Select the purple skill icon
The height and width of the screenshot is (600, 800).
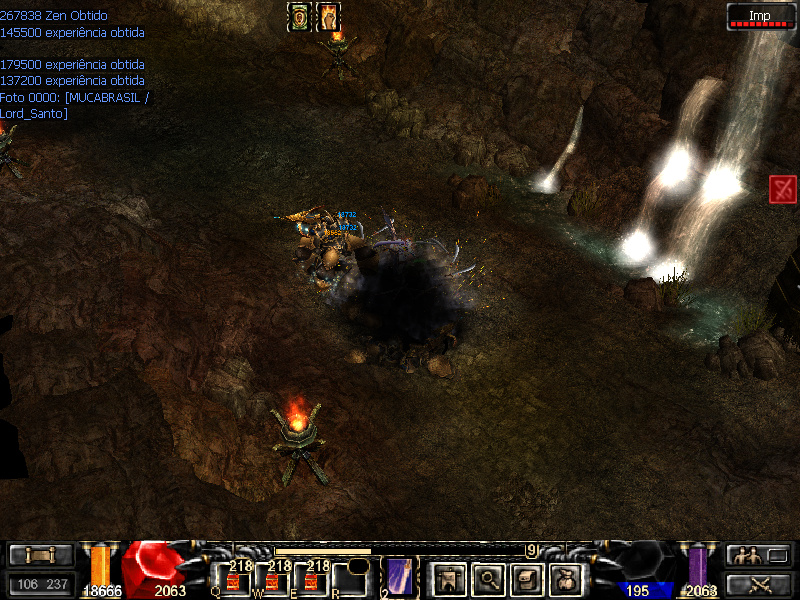[400, 578]
